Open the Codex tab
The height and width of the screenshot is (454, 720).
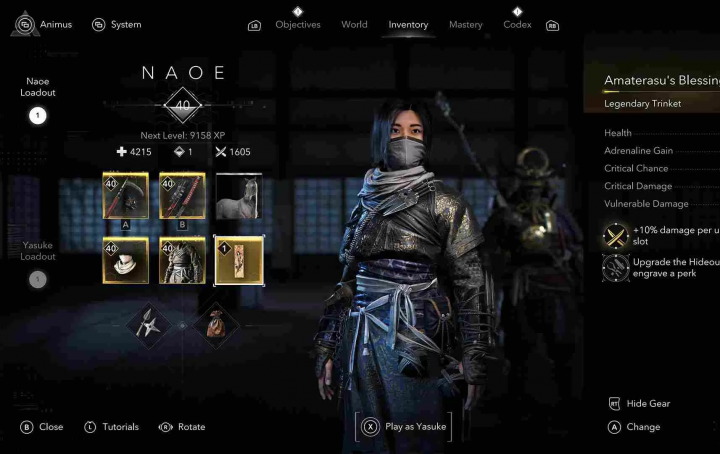(517, 25)
